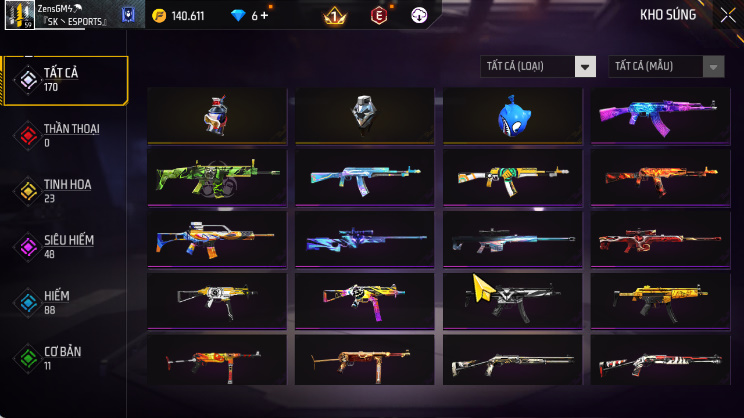This screenshot has width=744, height=418.
Task: Select the blue shark skin tile
Action: (x=512, y=114)
